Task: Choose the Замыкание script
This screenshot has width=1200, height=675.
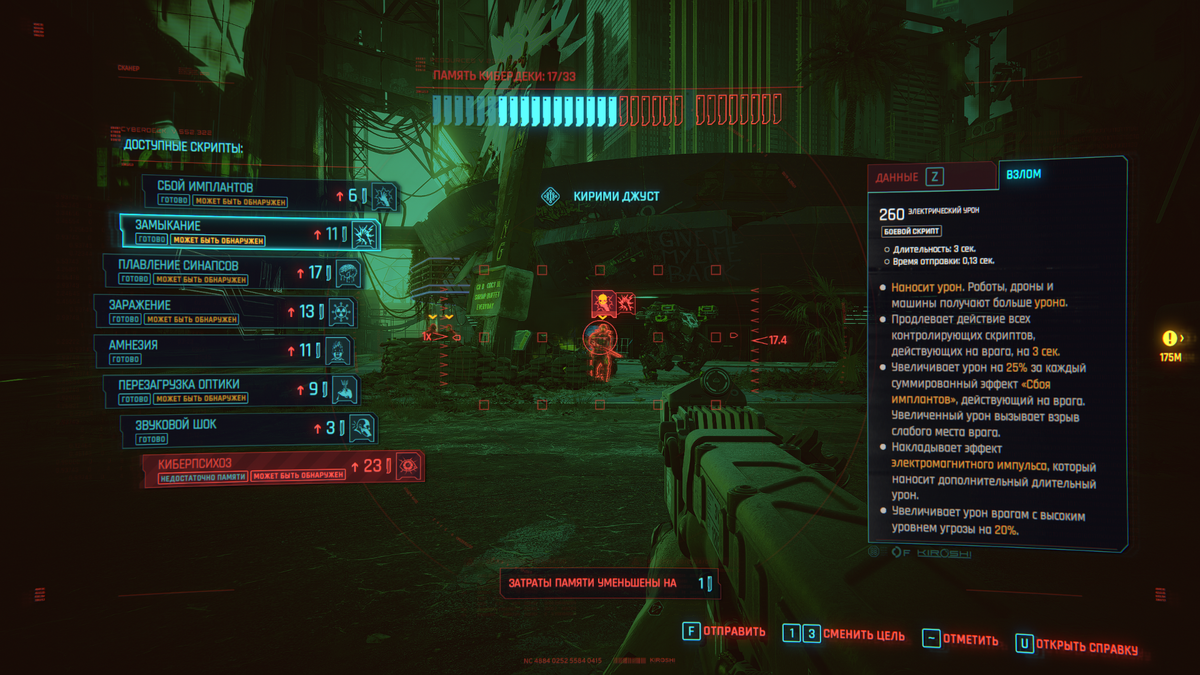Action: [x=249, y=233]
